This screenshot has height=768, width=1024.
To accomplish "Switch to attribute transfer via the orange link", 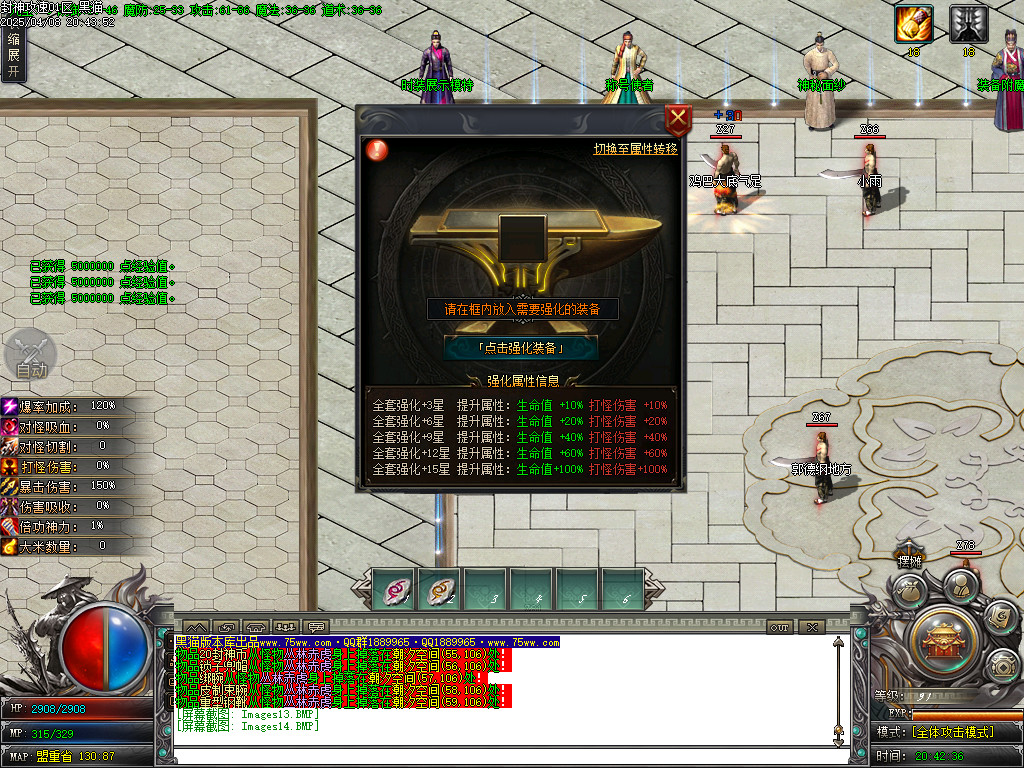I will click(635, 149).
